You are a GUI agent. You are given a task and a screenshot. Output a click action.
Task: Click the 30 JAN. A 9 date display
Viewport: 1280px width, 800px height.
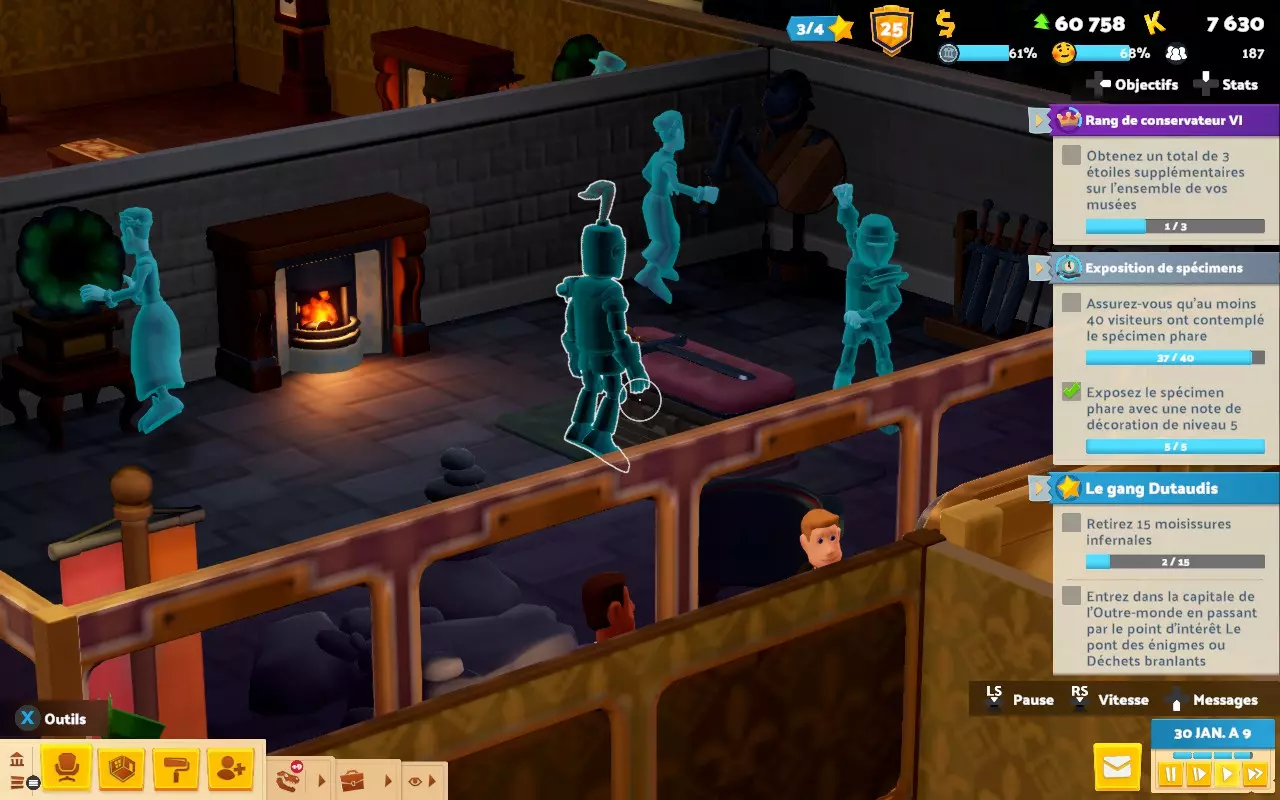[1210, 733]
